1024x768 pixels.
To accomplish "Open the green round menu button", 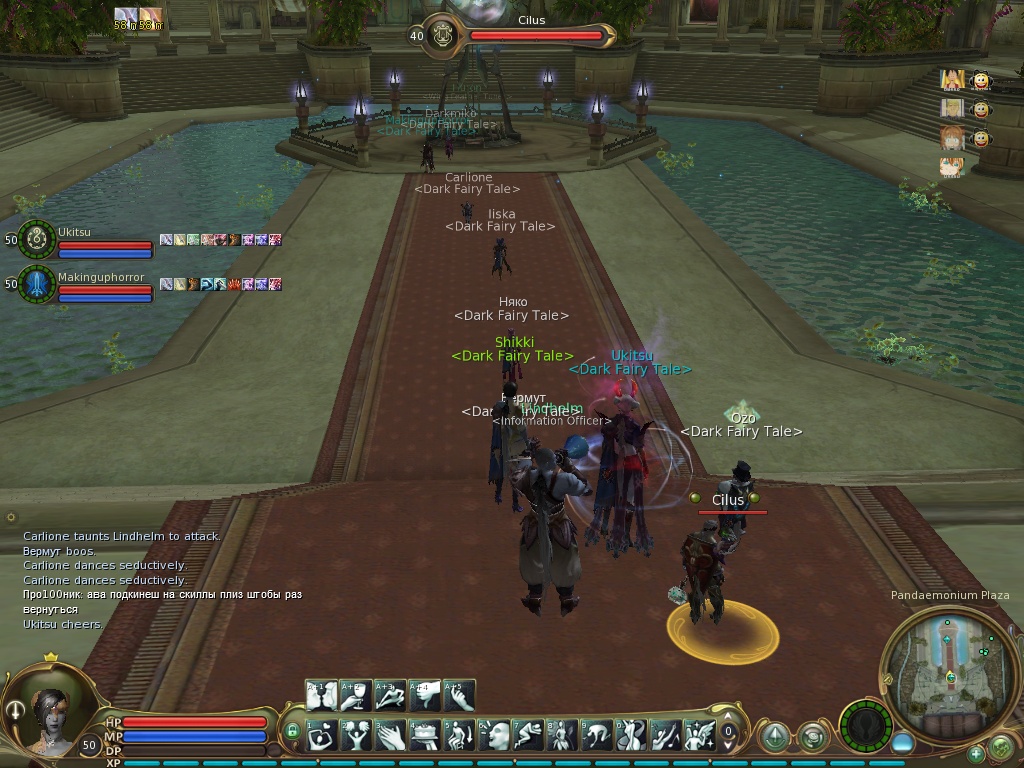I will click(x=1000, y=746).
